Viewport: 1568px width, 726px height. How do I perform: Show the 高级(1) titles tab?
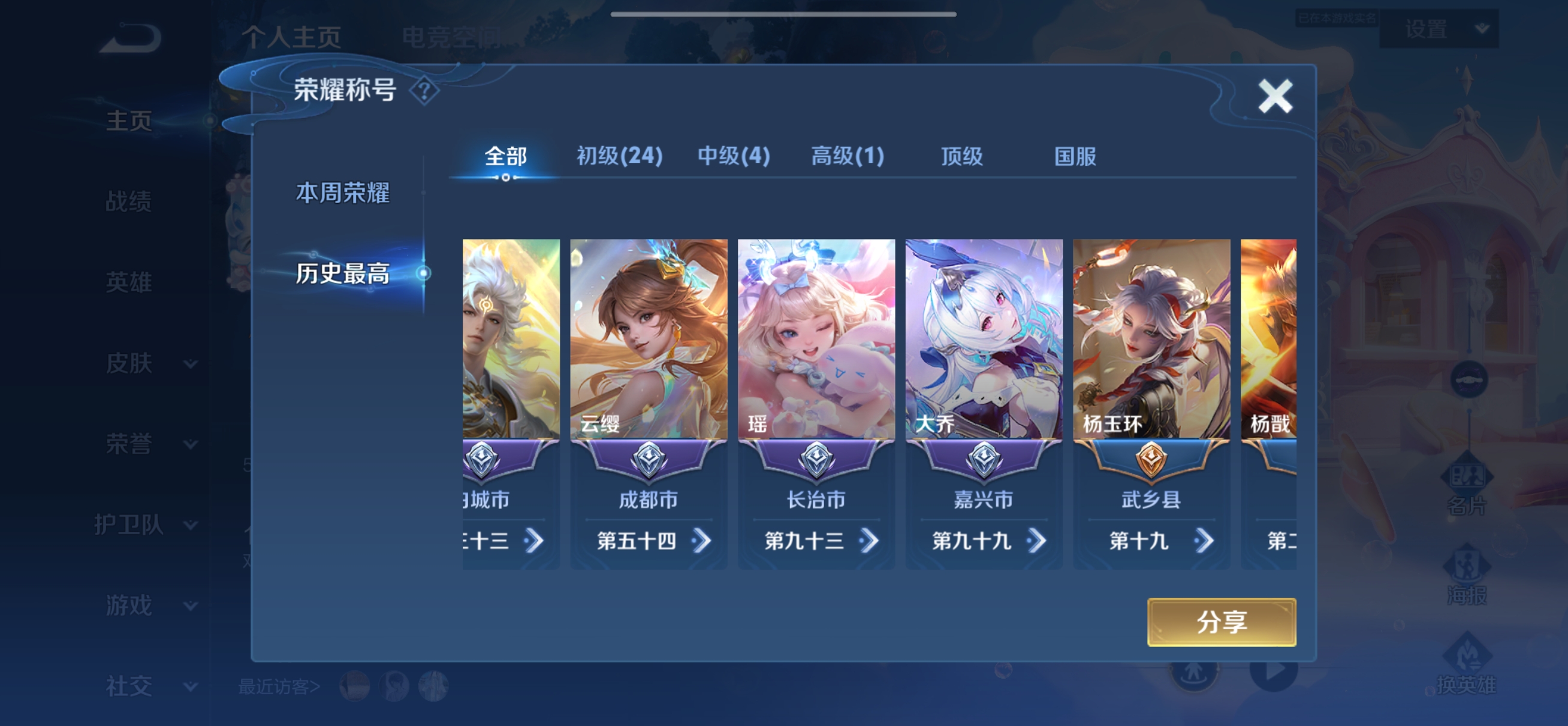[x=848, y=156]
